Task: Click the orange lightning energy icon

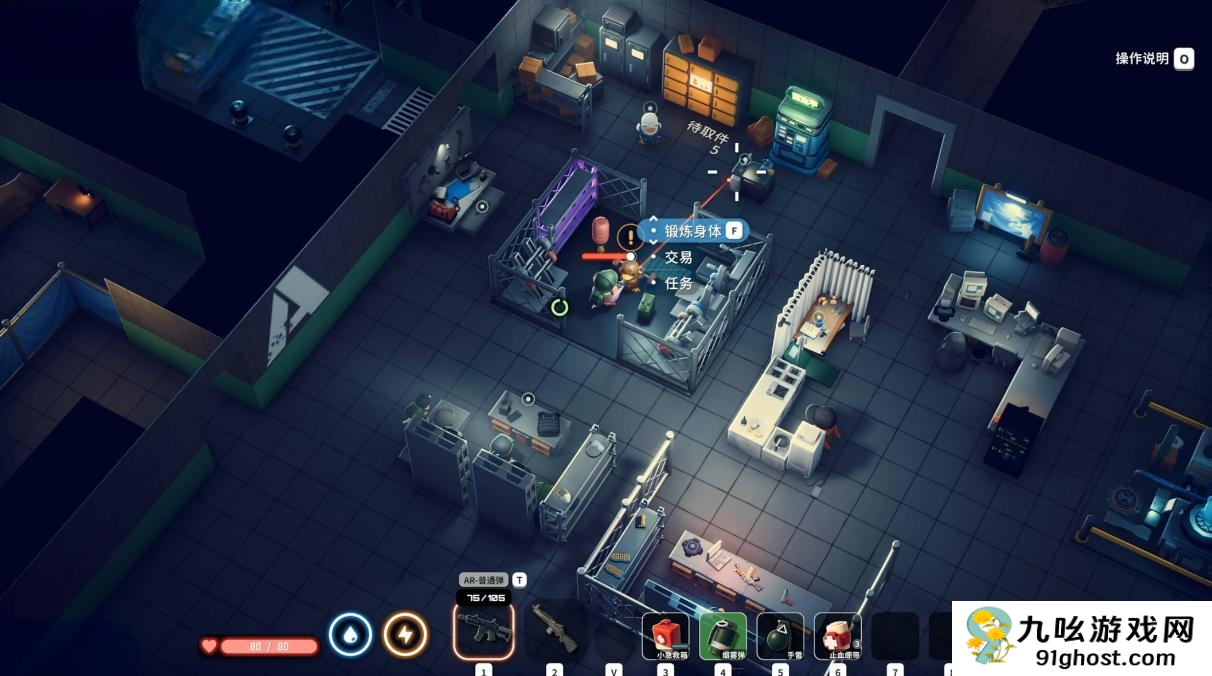Action: point(405,634)
